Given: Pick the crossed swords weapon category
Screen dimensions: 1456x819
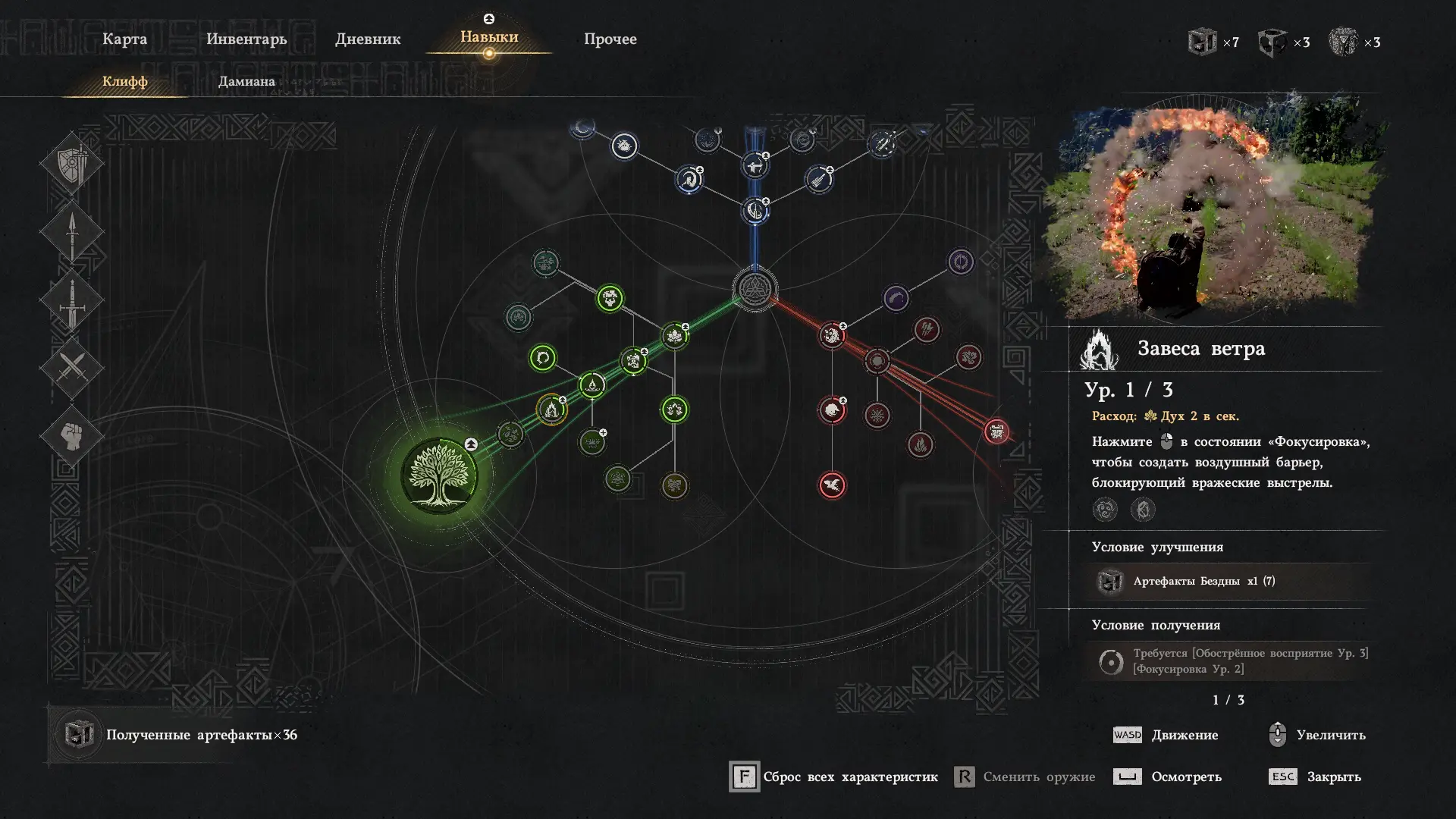Looking at the screenshot, I should [72, 369].
